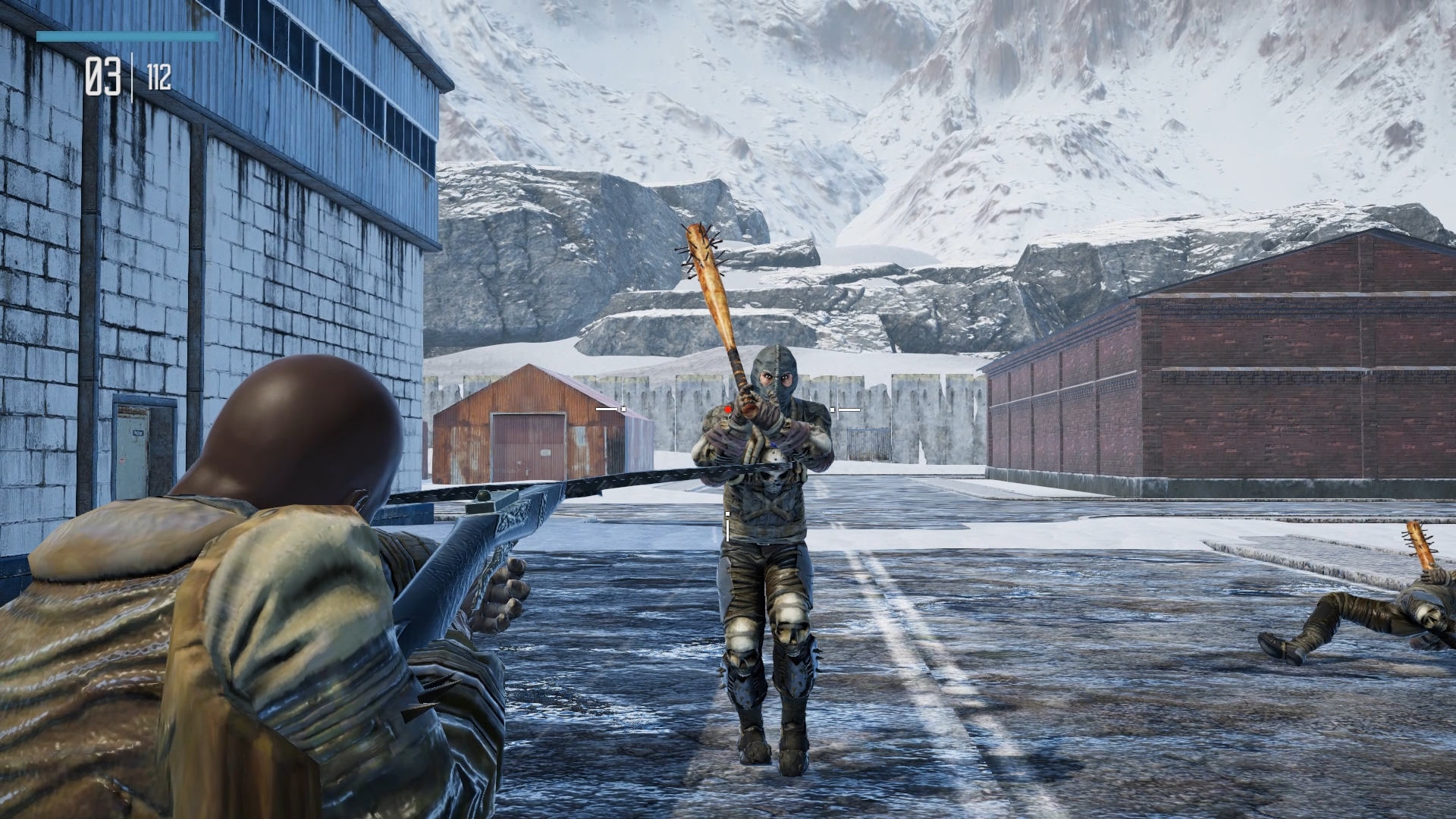This screenshot has height=819, width=1456.
Task: Click the divider between ammo counters
Action: pyautogui.click(x=133, y=76)
